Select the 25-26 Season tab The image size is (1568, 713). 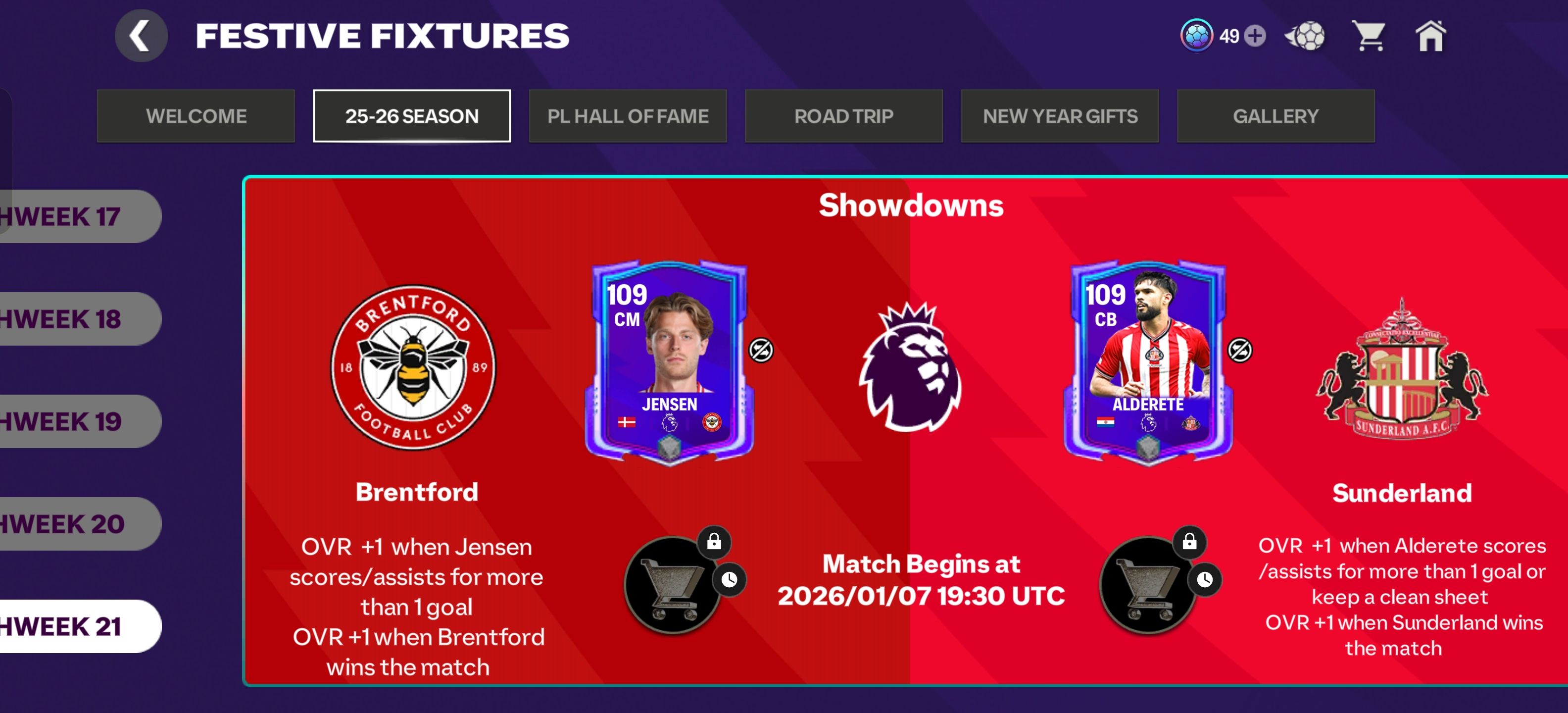pyautogui.click(x=411, y=116)
